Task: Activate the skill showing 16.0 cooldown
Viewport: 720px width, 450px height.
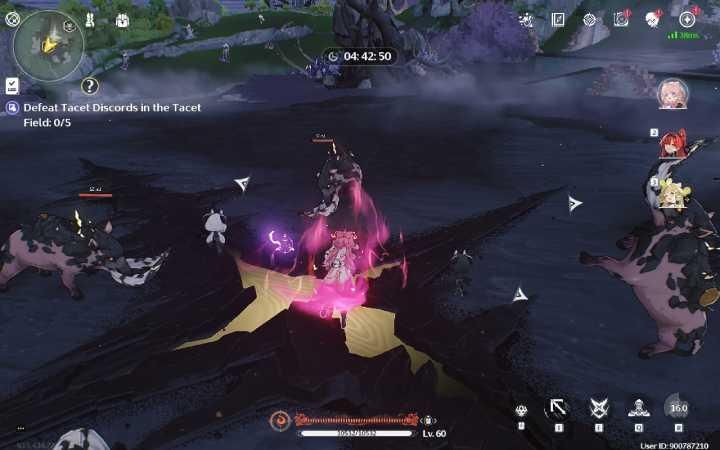Action: [x=678, y=408]
